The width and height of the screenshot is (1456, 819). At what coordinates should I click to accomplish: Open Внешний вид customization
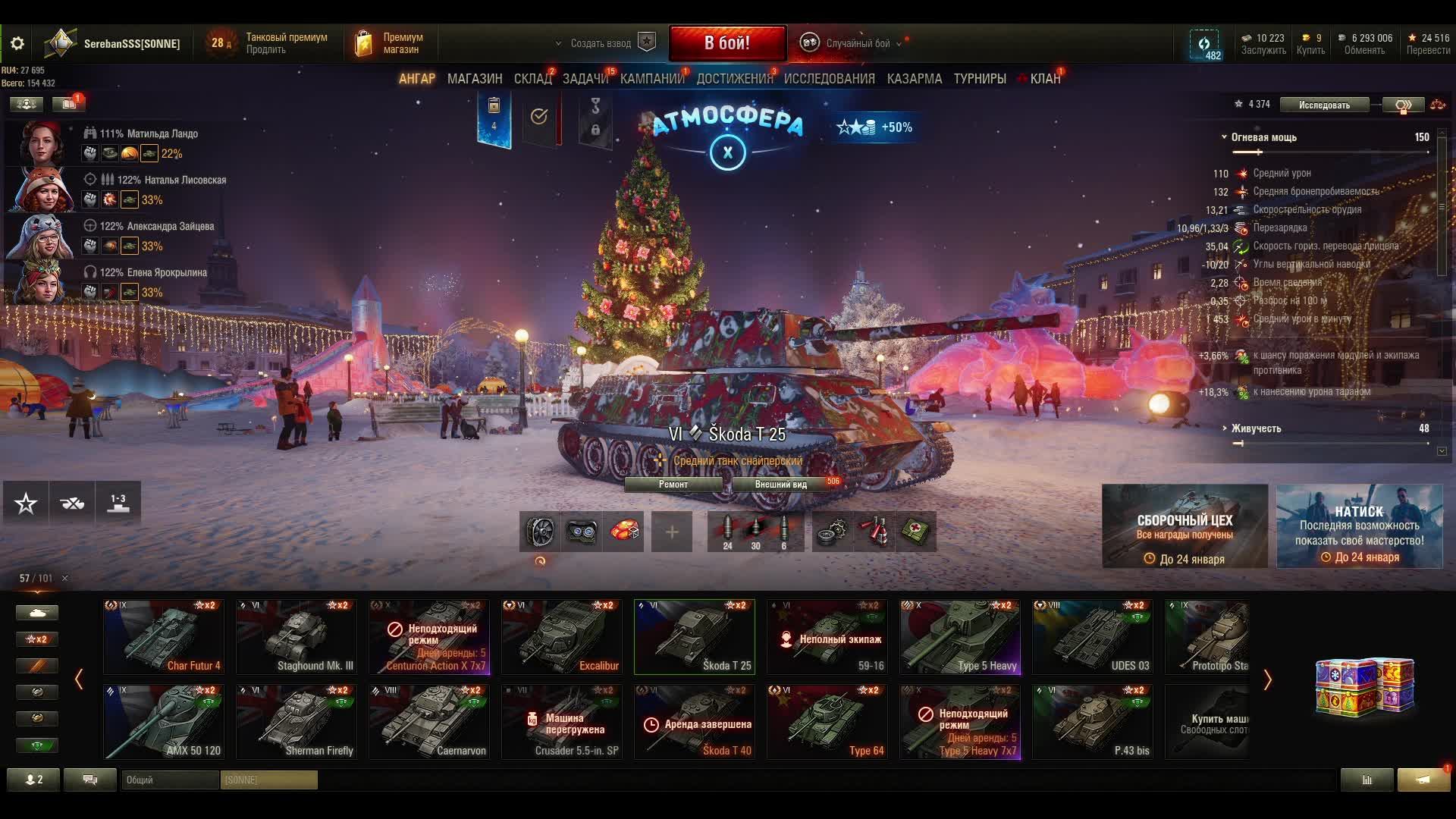point(780,485)
